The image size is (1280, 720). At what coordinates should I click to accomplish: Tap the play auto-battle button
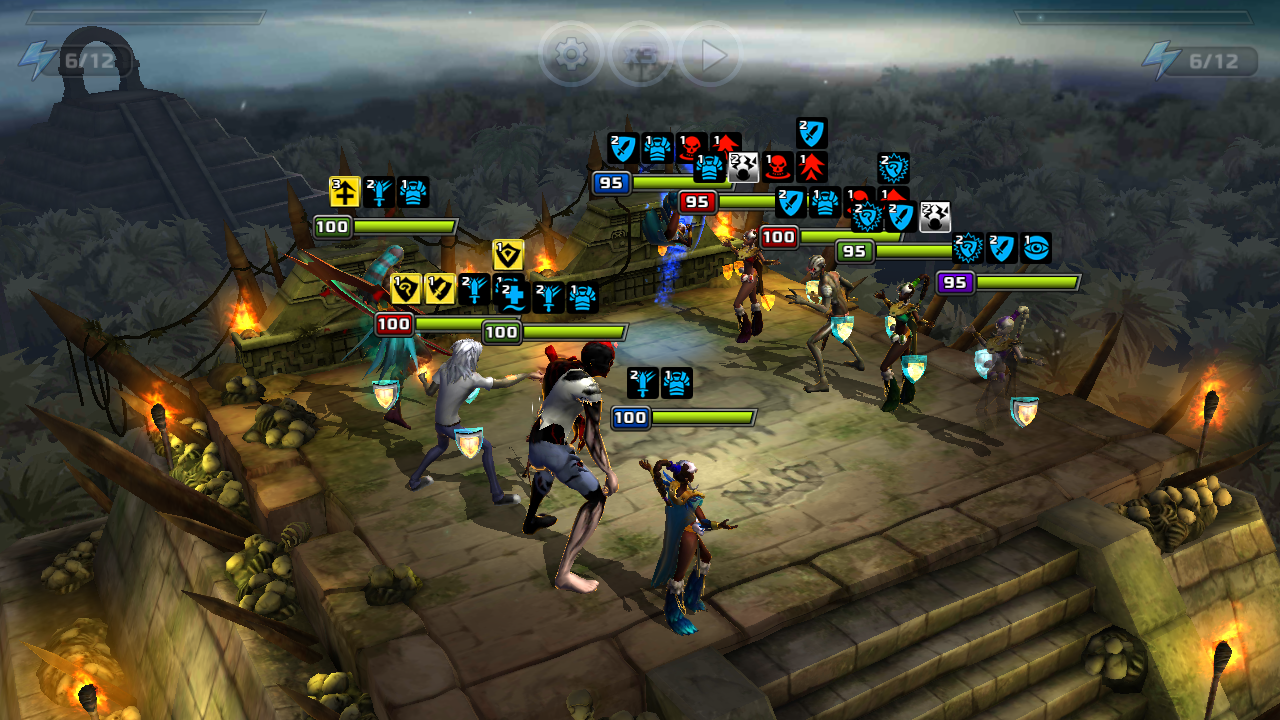tap(711, 55)
